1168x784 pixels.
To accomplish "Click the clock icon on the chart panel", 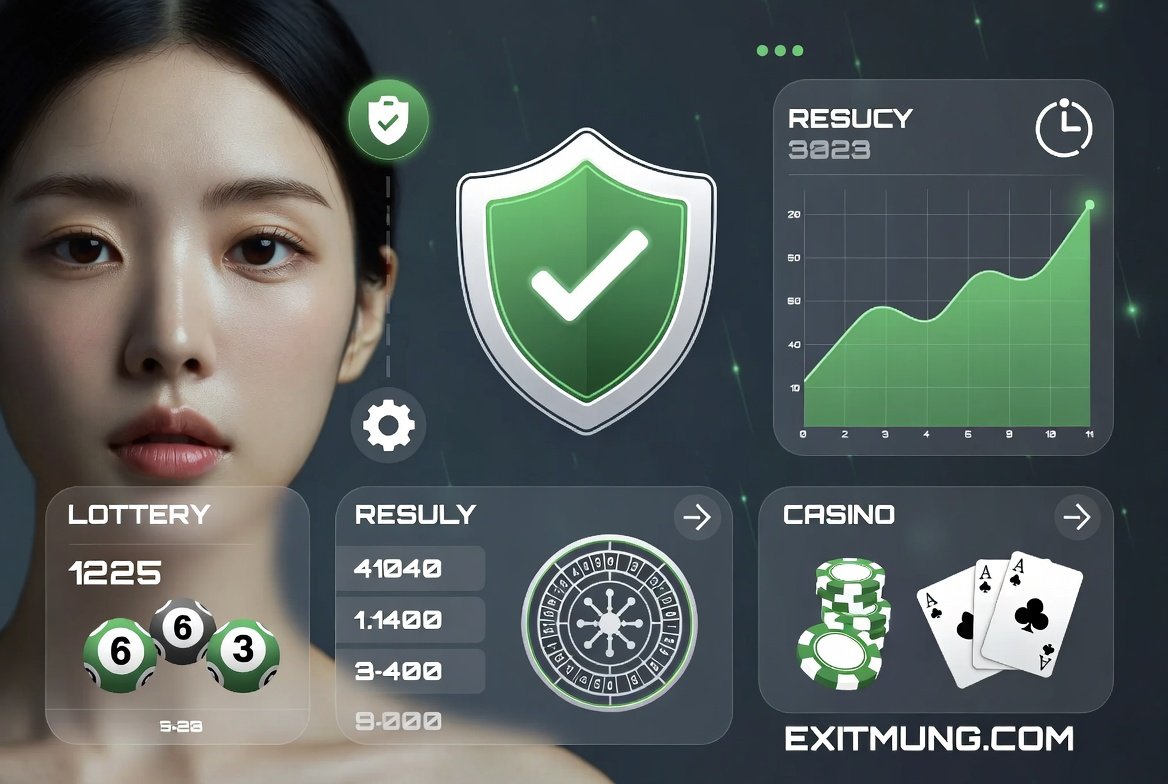I will pyautogui.click(x=1064, y=128).
